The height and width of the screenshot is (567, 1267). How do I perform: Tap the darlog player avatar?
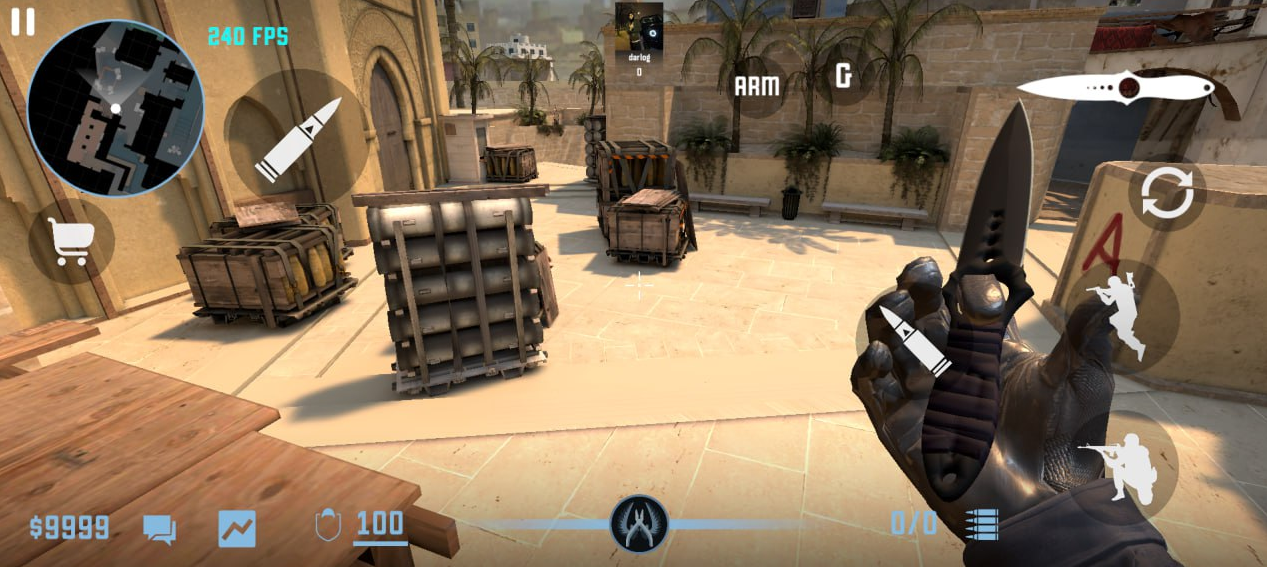click(639, 27)
